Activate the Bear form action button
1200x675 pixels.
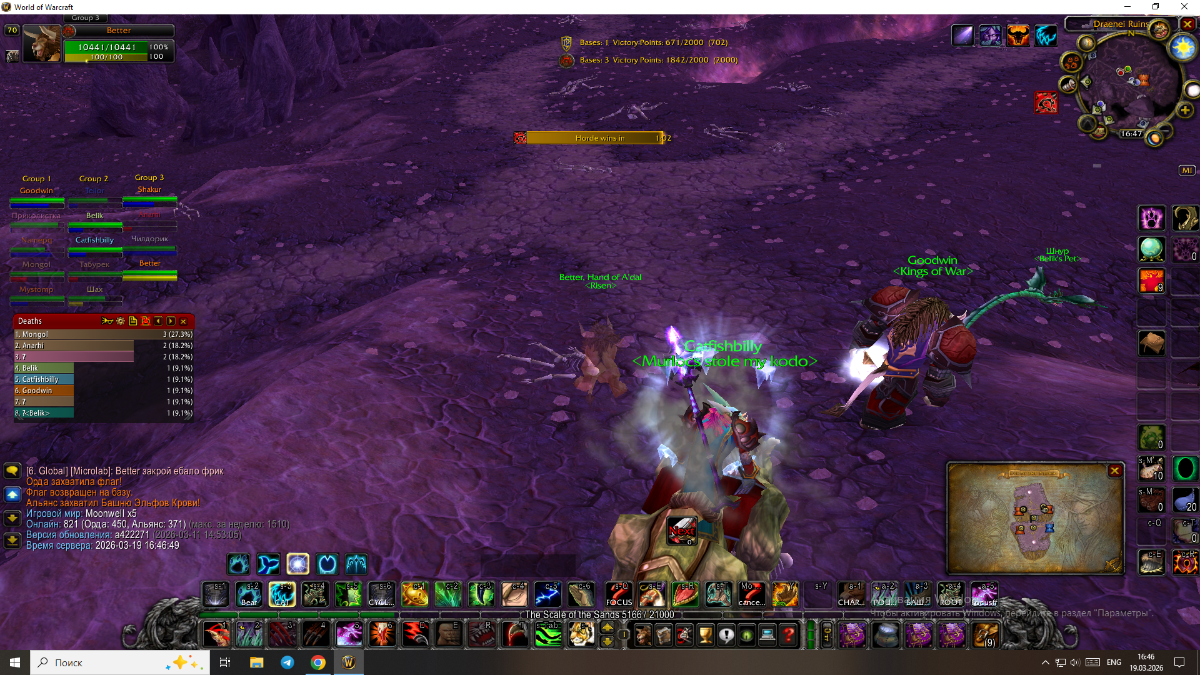click(x=248, y=594)
